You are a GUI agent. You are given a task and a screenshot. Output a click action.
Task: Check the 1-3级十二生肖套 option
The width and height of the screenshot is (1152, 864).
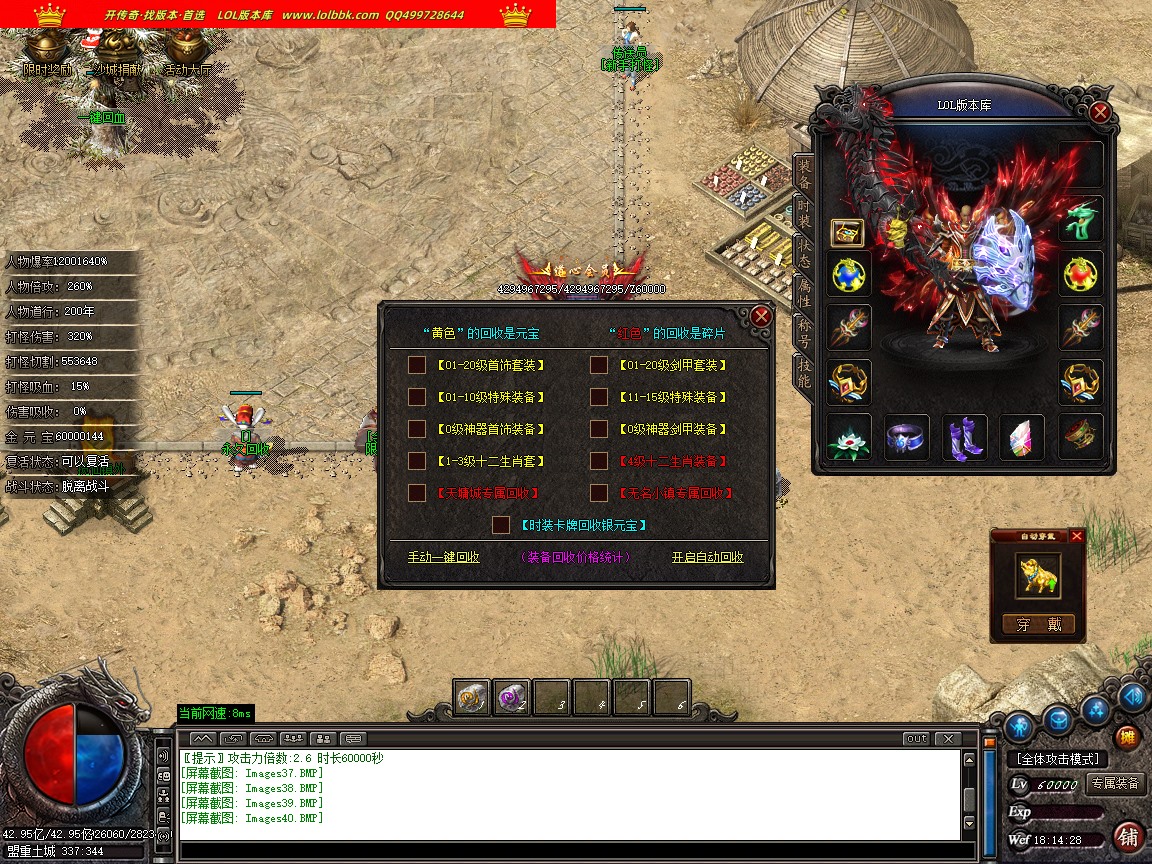click(417, 461)
